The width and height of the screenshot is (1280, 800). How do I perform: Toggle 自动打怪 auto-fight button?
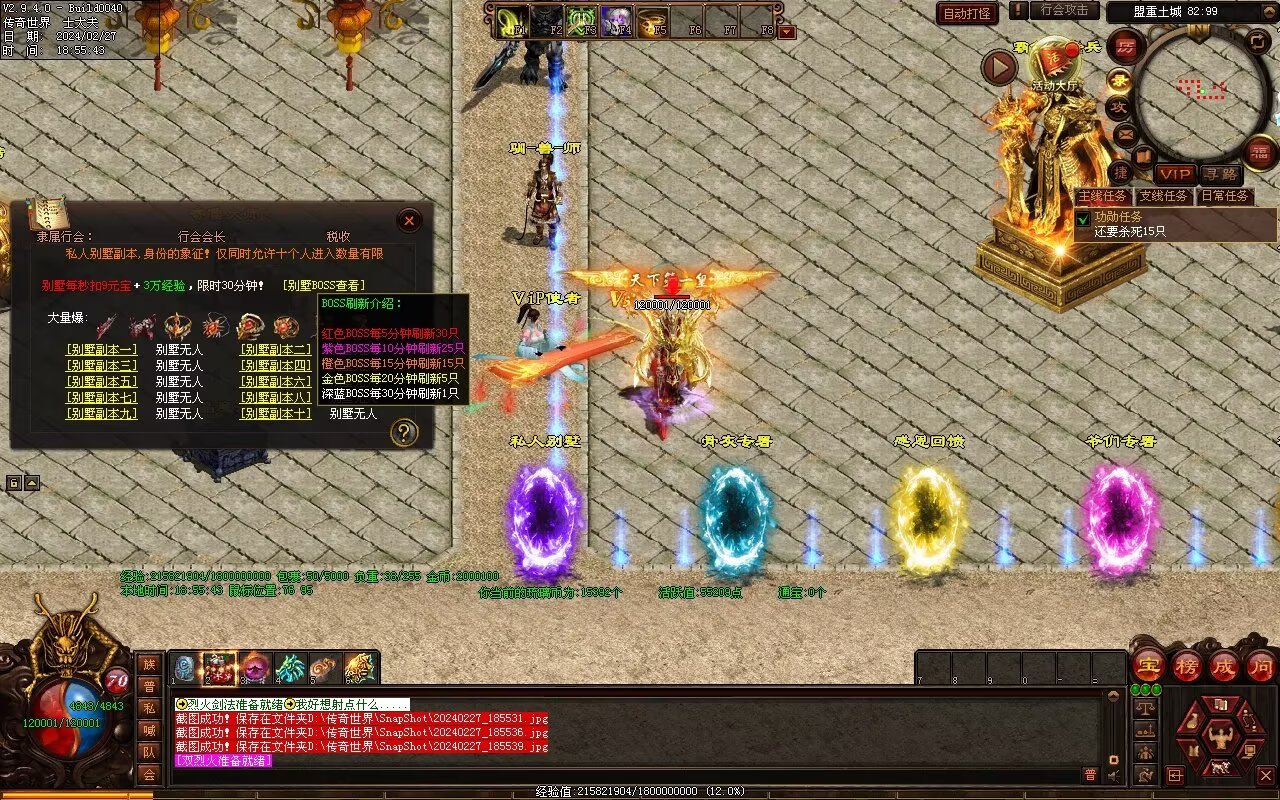[x=967, y=13]
